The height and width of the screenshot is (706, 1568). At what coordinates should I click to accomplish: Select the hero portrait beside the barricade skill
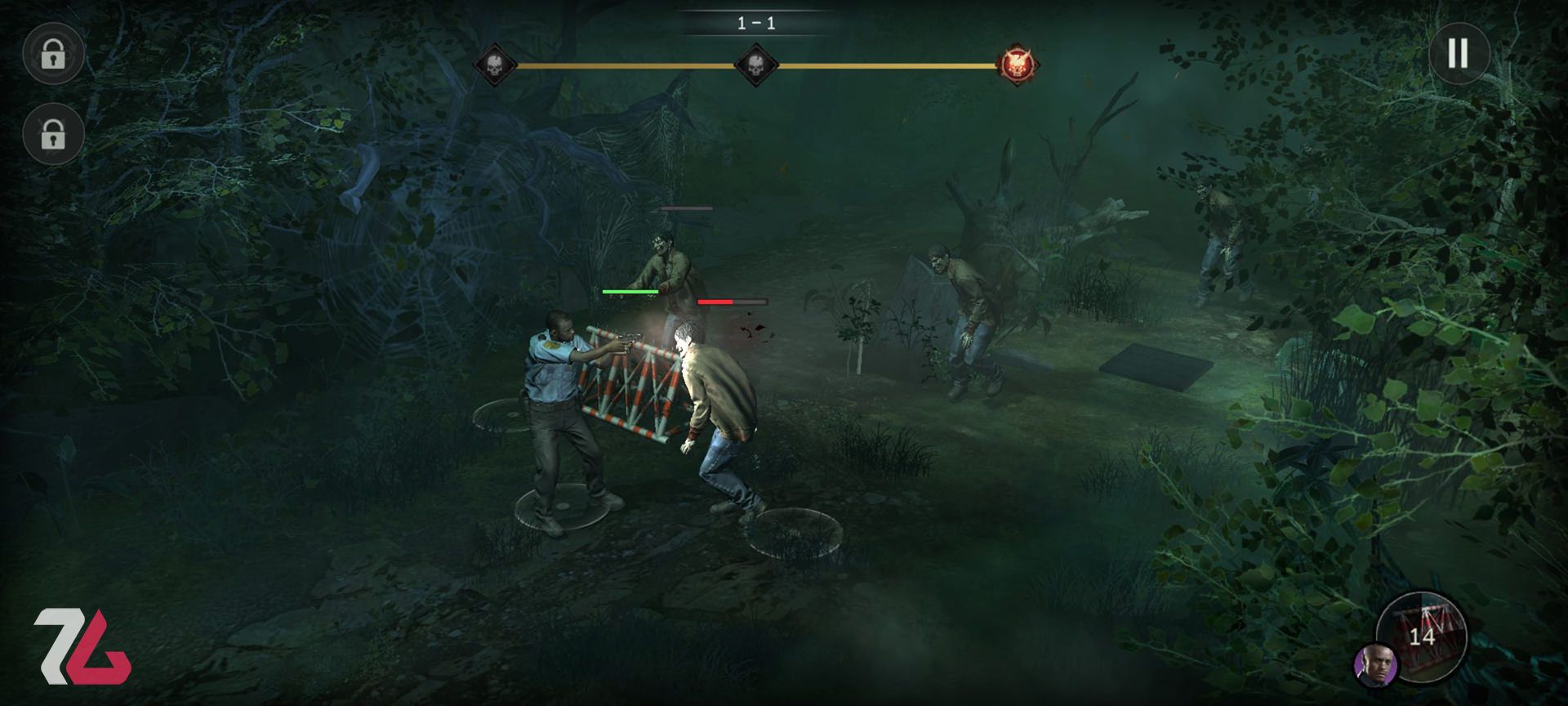pos(1375,664)
